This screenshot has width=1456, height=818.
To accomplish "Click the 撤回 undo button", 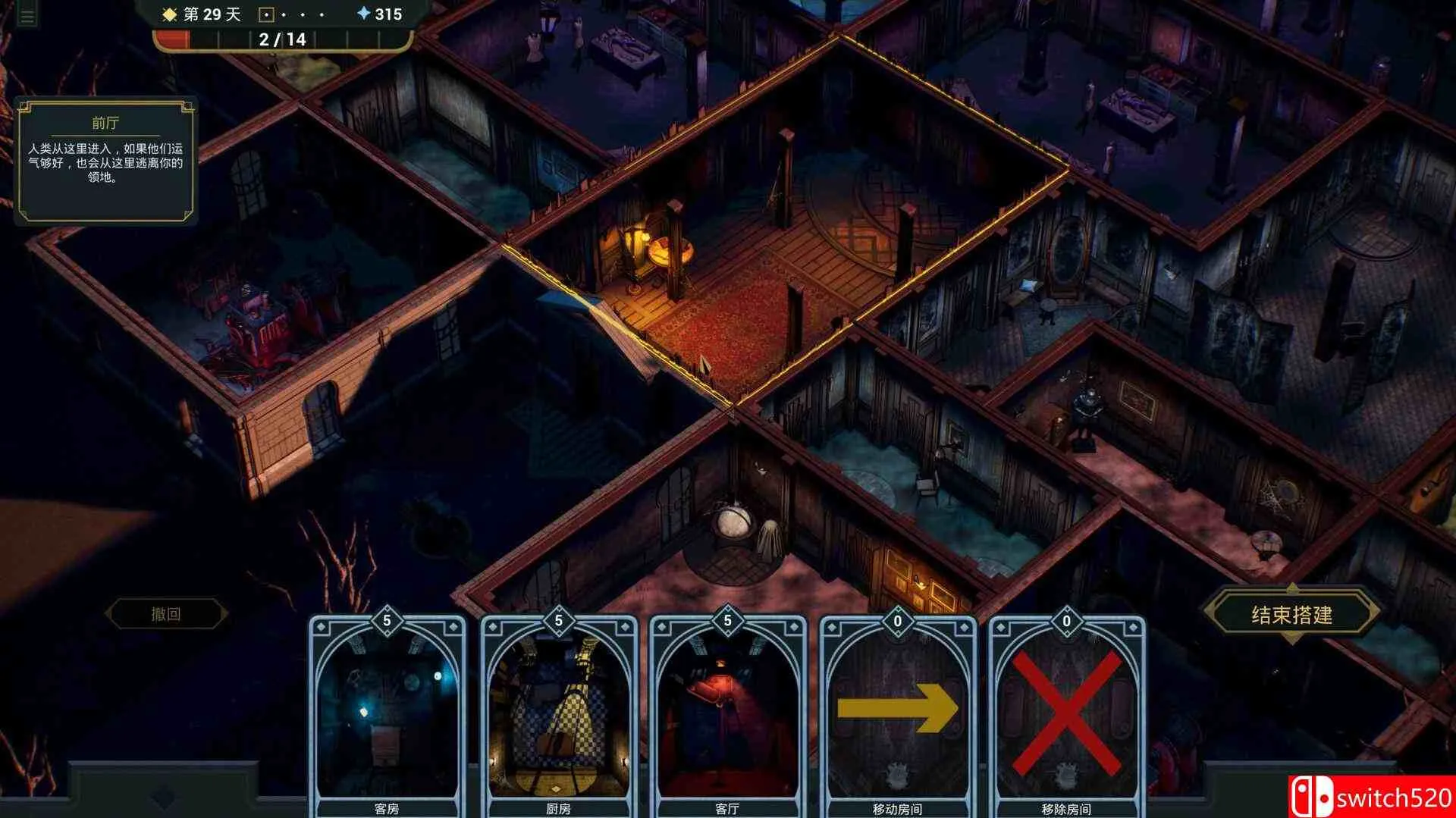I will click(x=166, y=614).
